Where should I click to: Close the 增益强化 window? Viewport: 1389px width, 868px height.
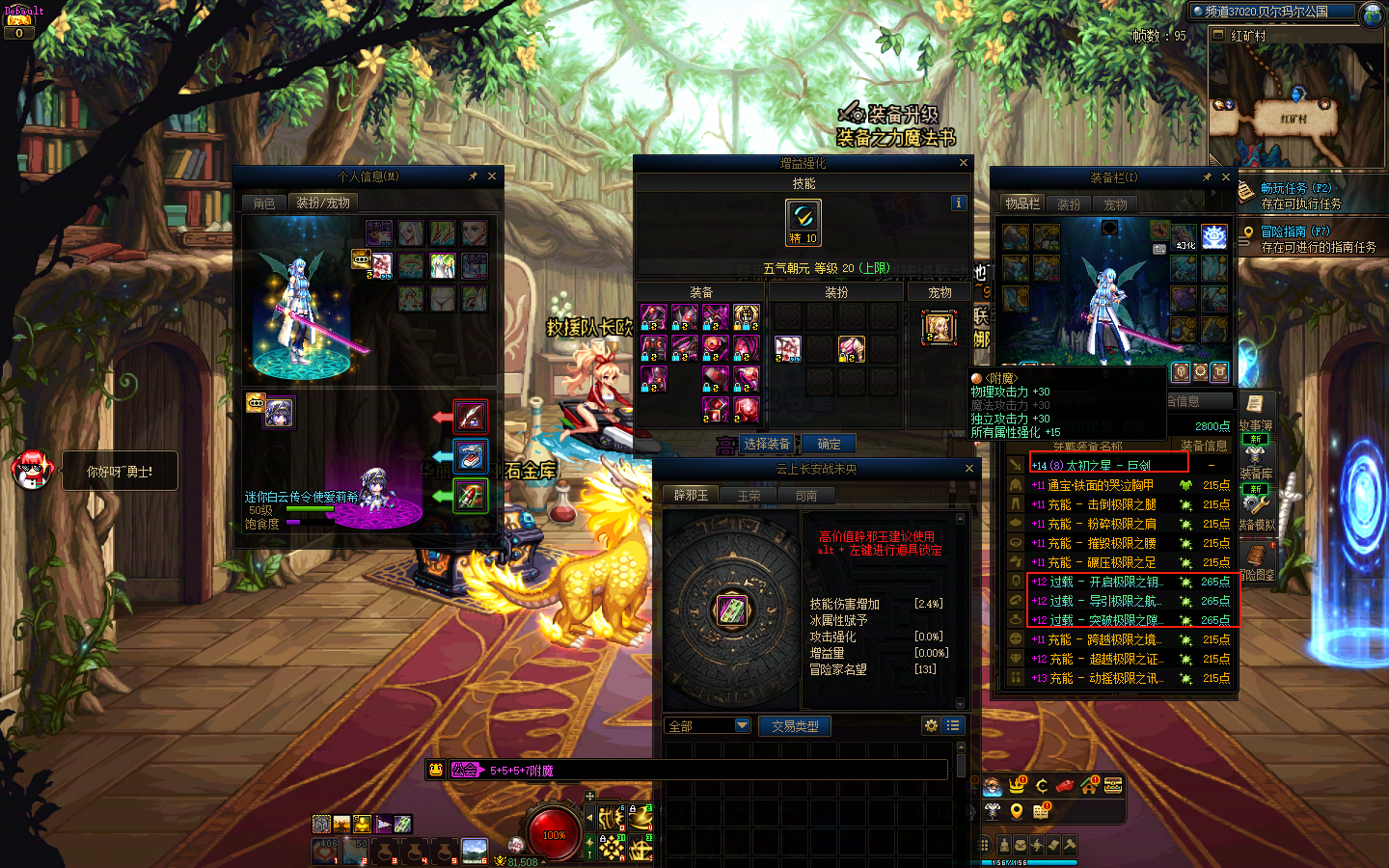click(963, 163)
